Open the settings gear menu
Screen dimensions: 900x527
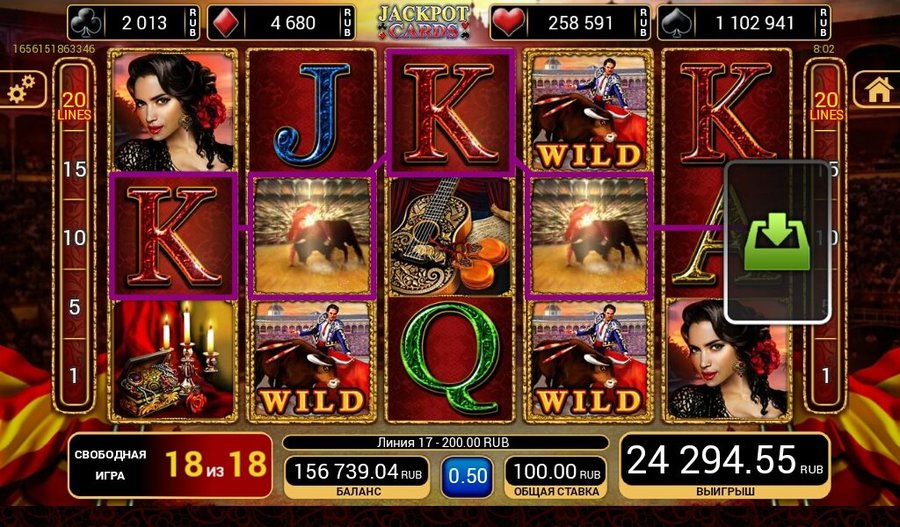(21, 92)
